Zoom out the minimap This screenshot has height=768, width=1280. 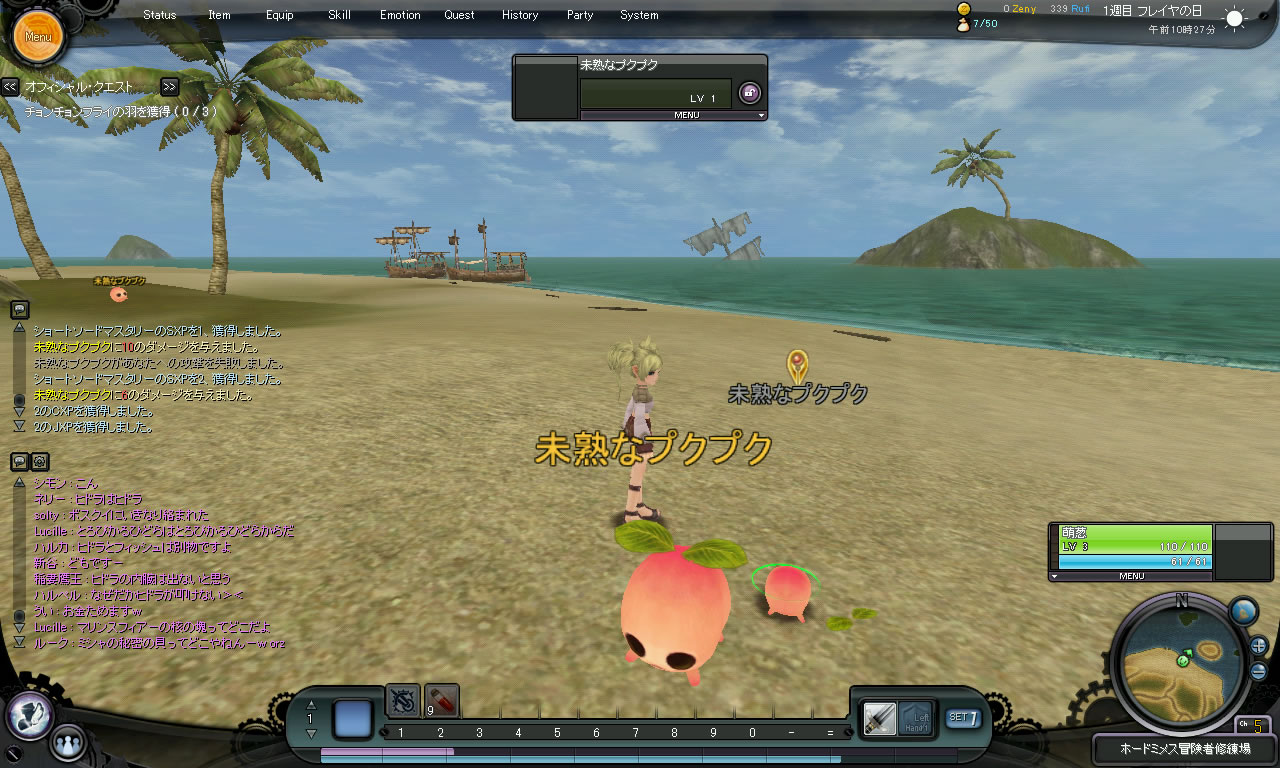tap(1258, 672)
